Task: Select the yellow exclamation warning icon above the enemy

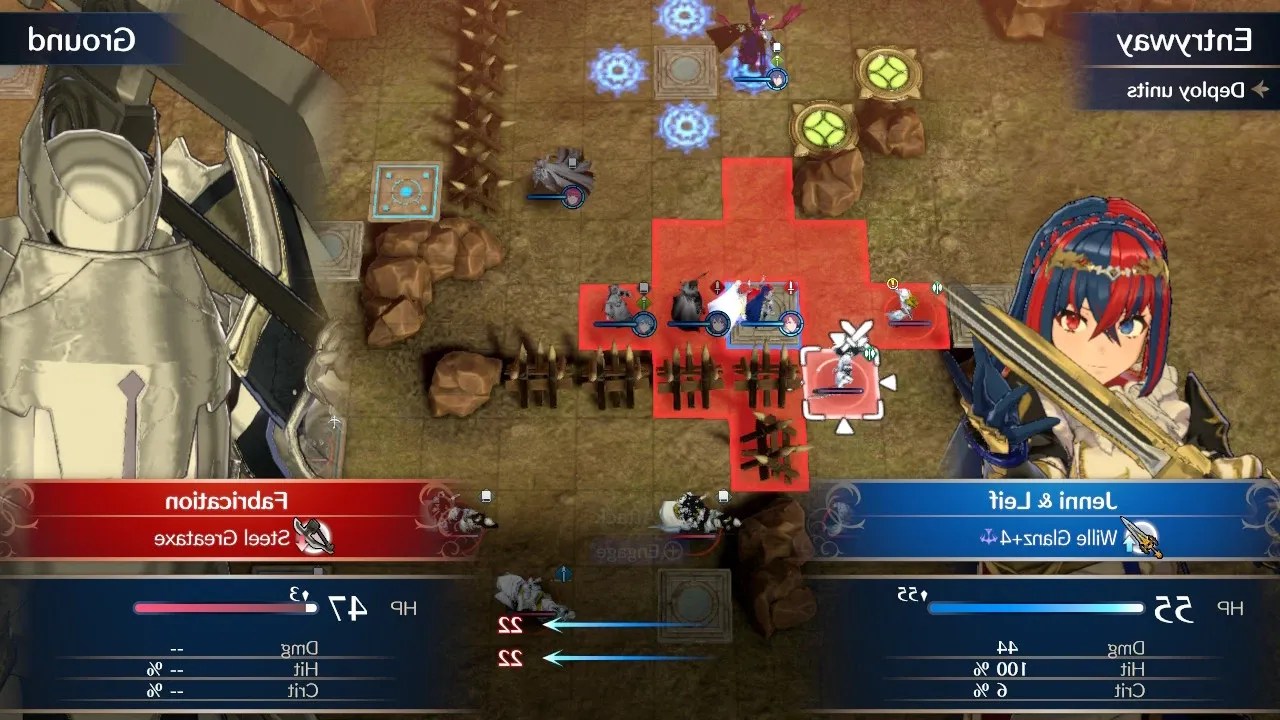Action: 892,283
